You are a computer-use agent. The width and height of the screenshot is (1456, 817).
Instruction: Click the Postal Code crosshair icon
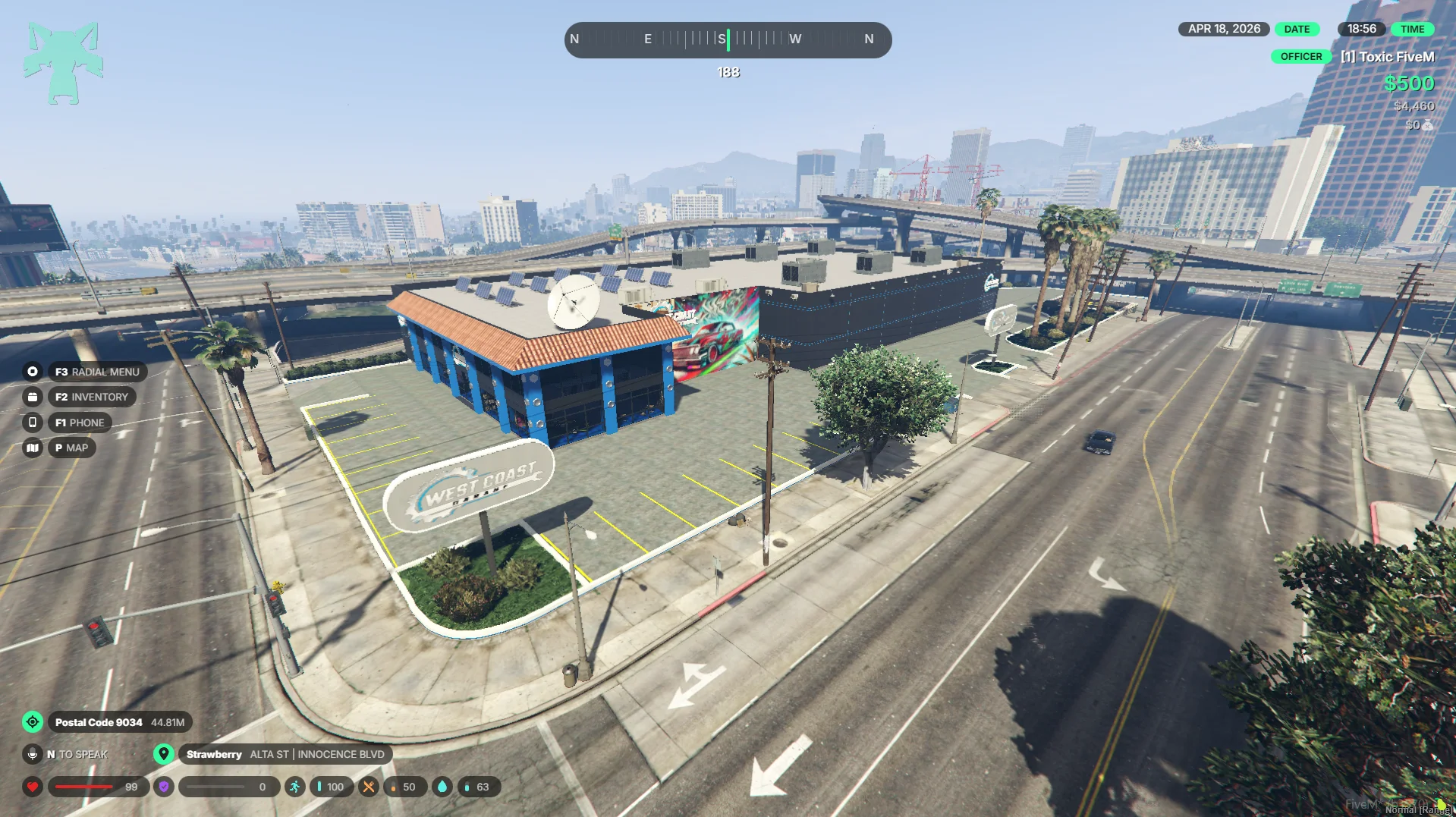[33, 722]
